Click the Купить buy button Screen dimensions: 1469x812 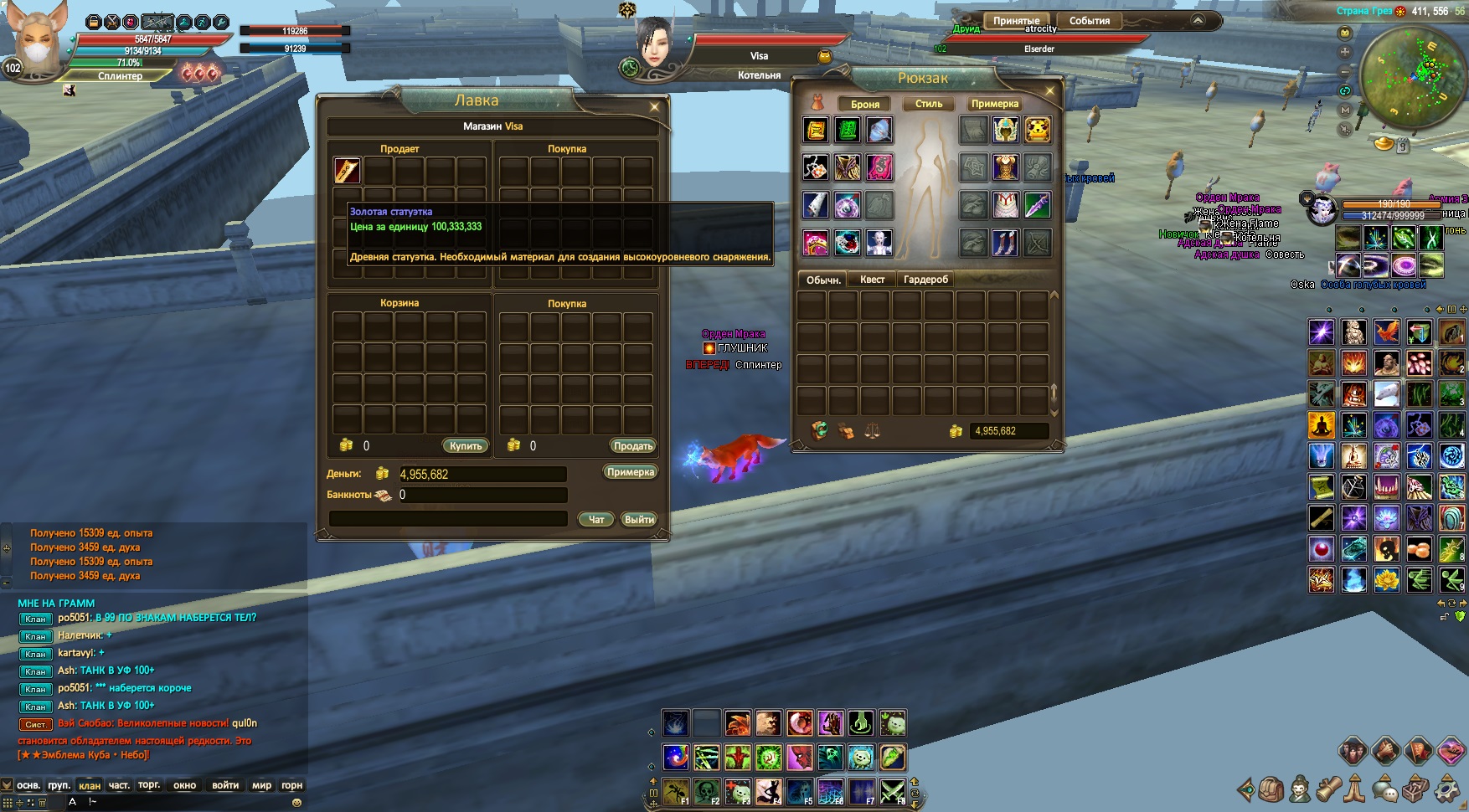pyautogui.click(x=465, y=446)
